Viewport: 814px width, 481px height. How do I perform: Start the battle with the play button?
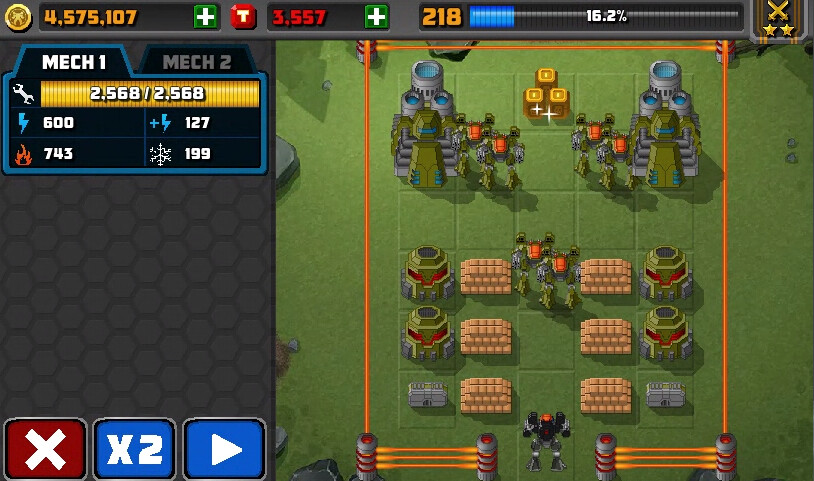pos(225,450)
